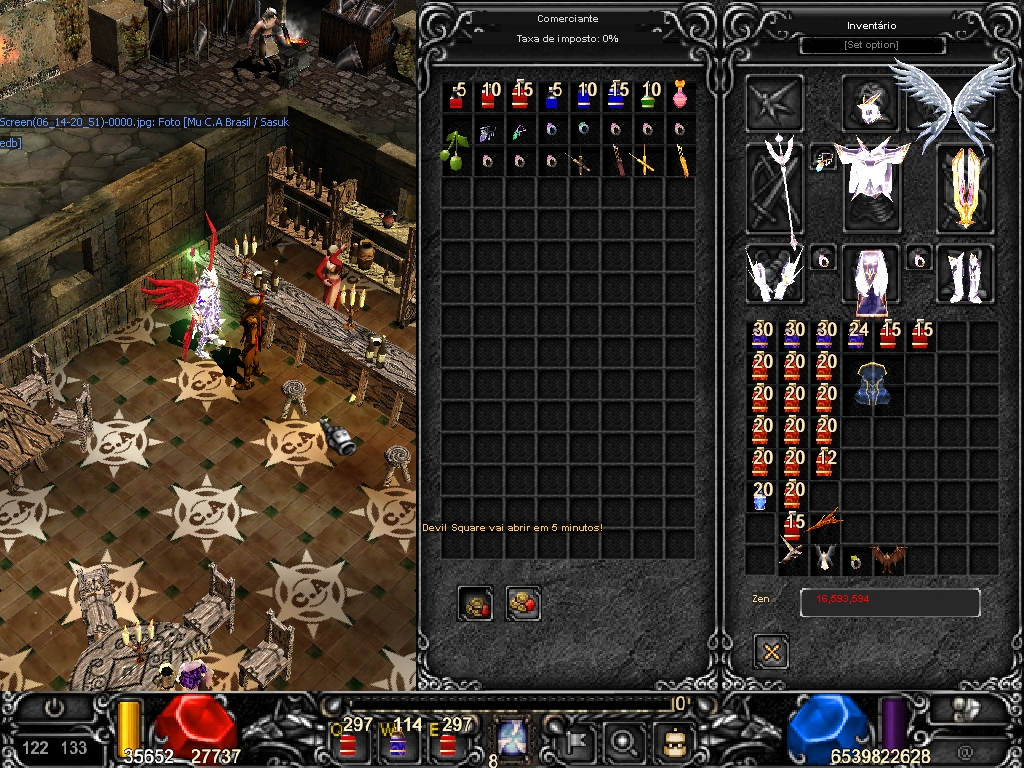The image size is (1024, 768).
Task: Select the equipped white gloves slot
Action: pyautogui.click(x=773, y=273)
